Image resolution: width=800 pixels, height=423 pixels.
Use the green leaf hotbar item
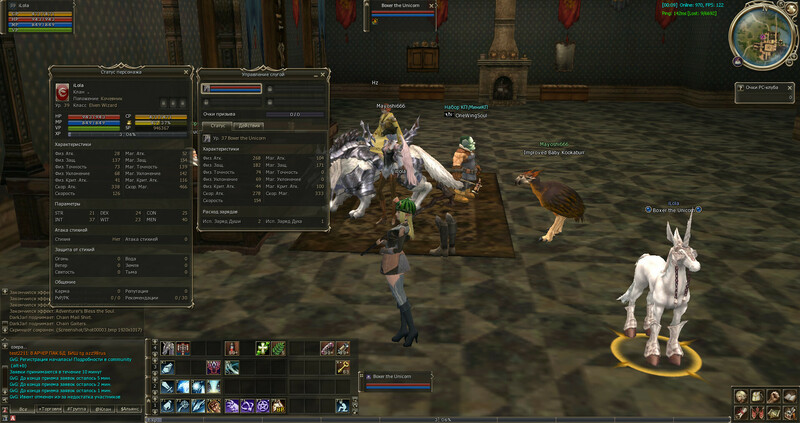coord(278,348)
